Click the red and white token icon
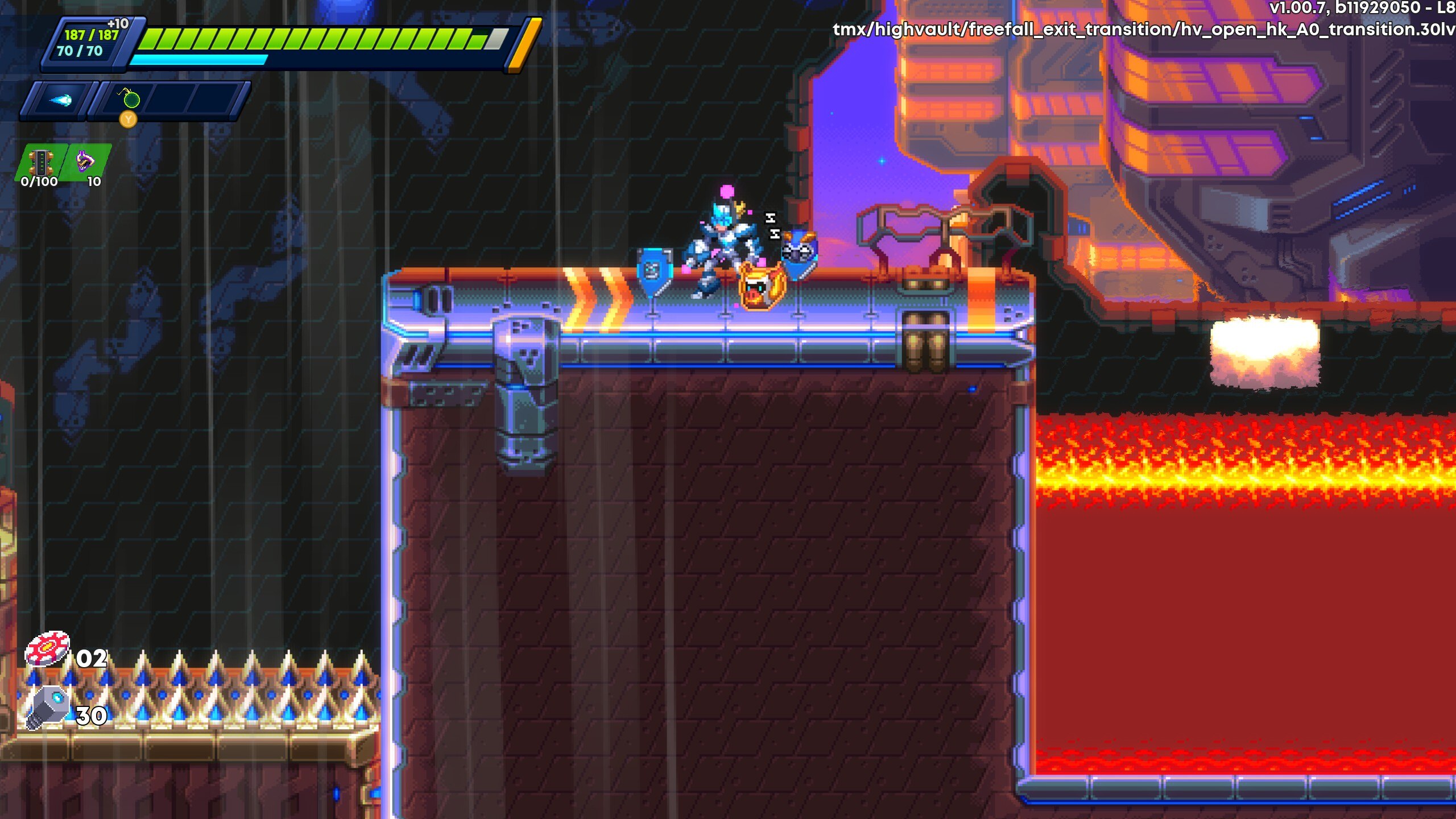This screenshot has height=819, width=1456. point(47,650)
